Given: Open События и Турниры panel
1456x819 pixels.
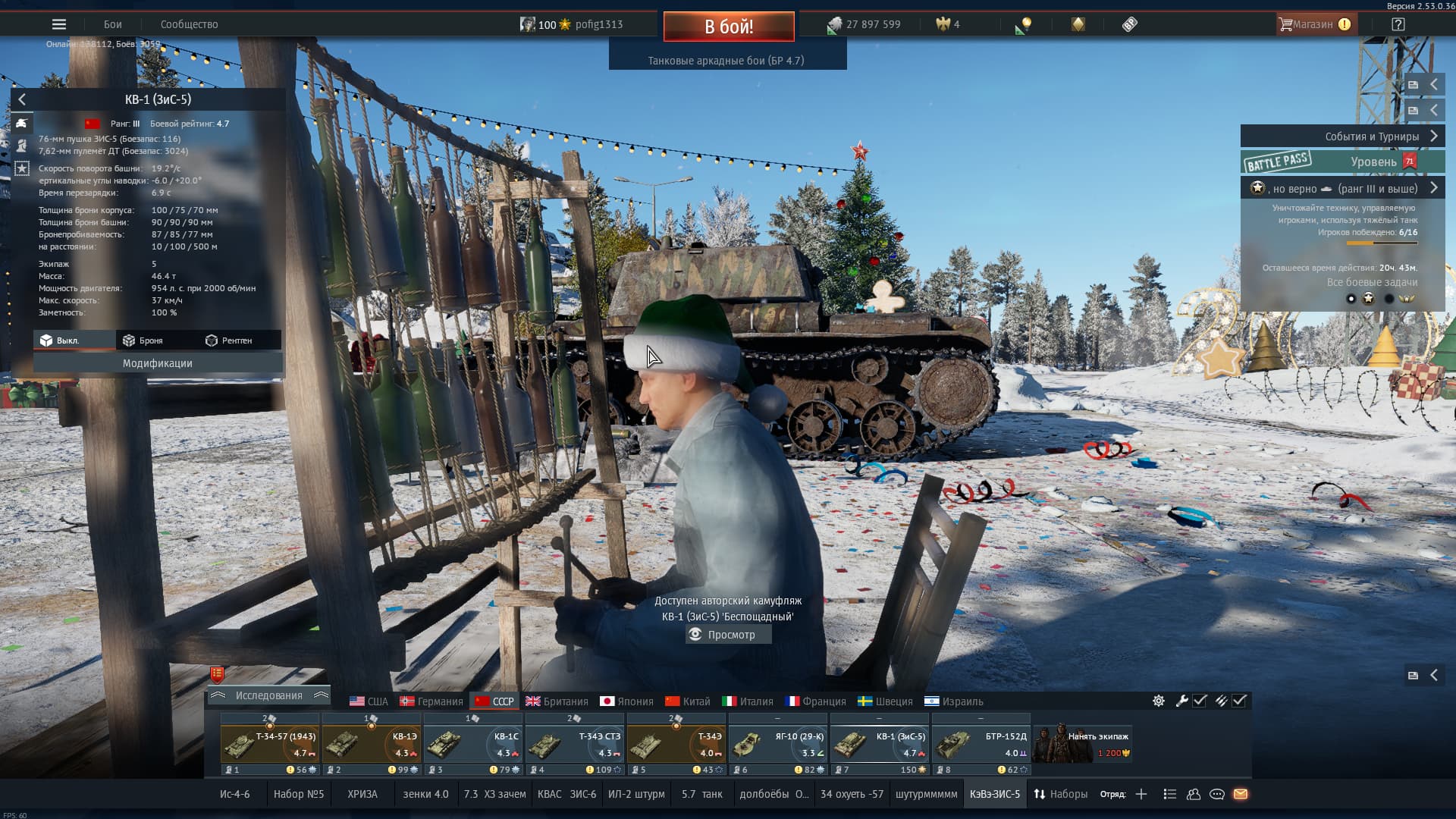Looking at the screenshot, I should point(1342,136).
